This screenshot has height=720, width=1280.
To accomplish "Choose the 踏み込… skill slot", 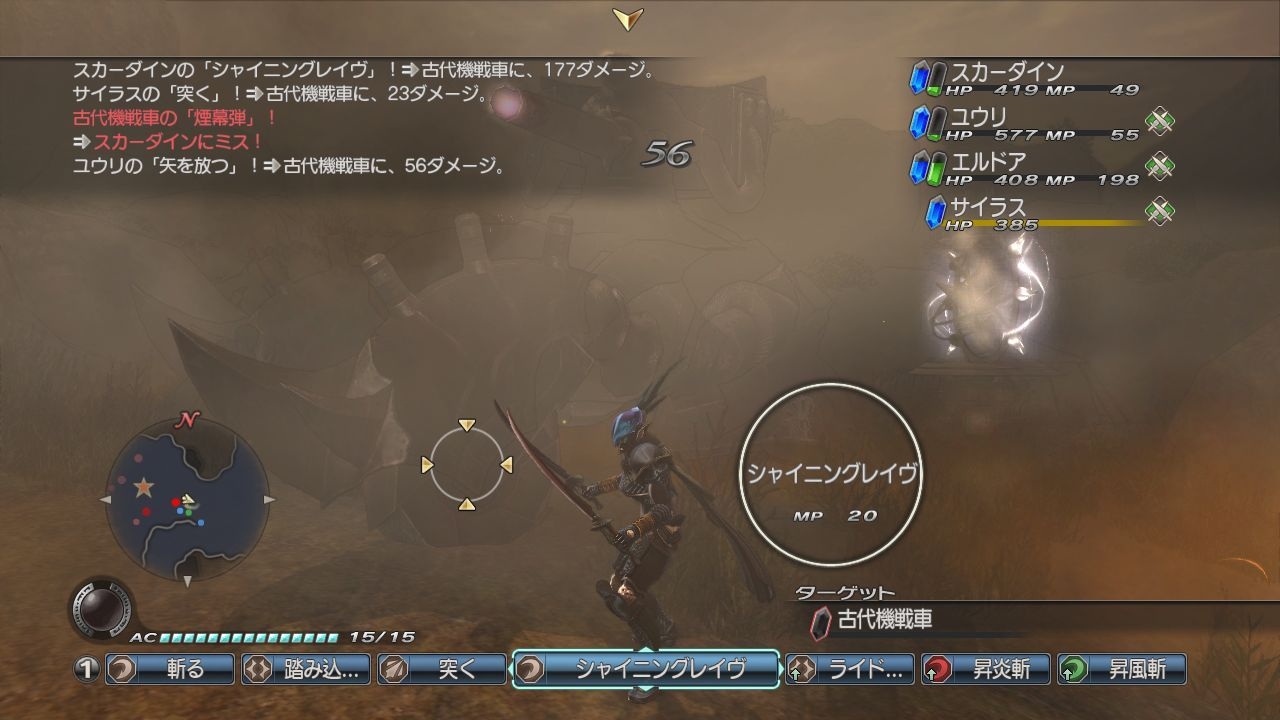I will (306, 669).
